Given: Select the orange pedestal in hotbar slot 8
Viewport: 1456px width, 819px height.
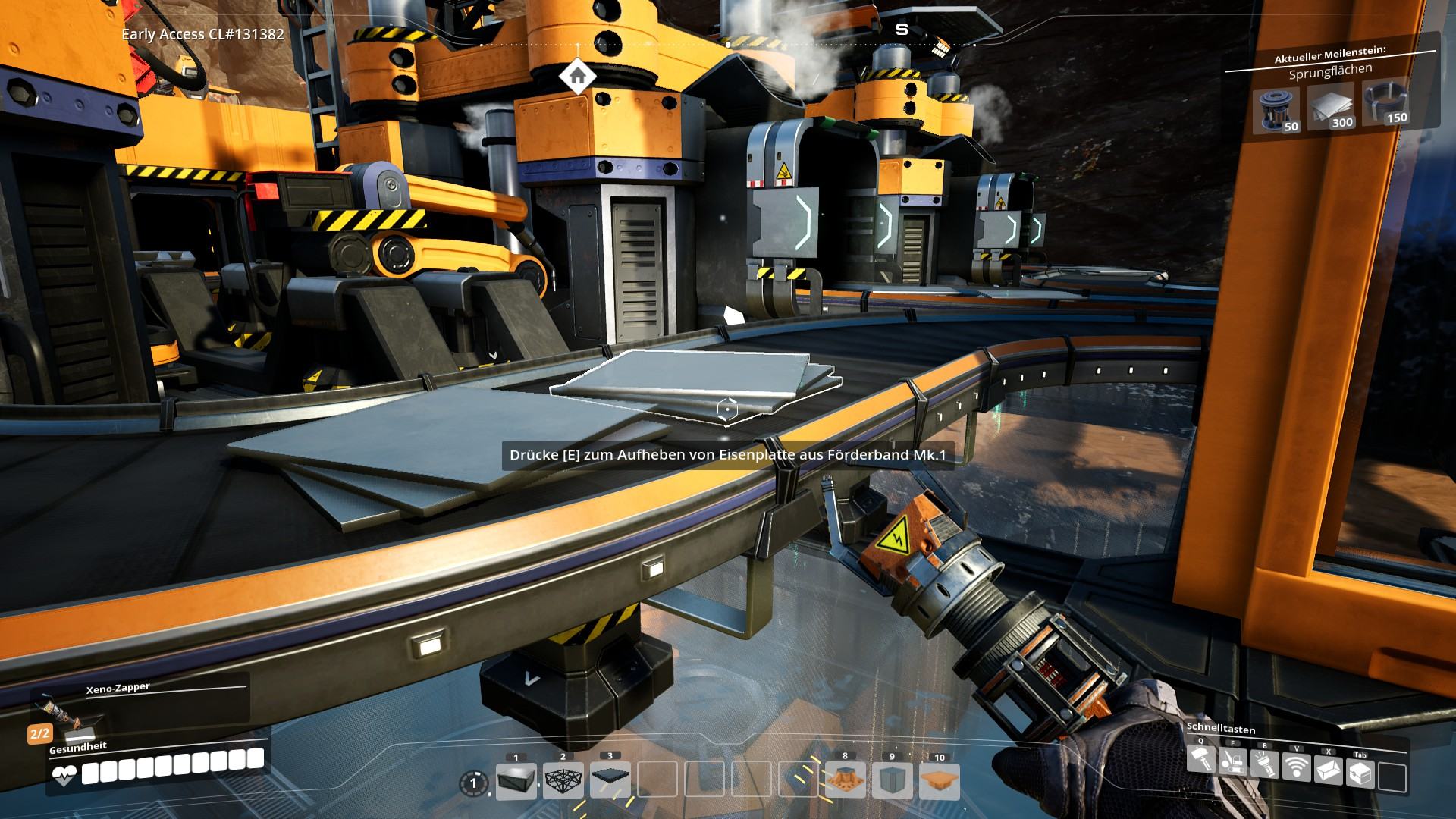Looking at the screenshot, I should (x=846, y=781).
